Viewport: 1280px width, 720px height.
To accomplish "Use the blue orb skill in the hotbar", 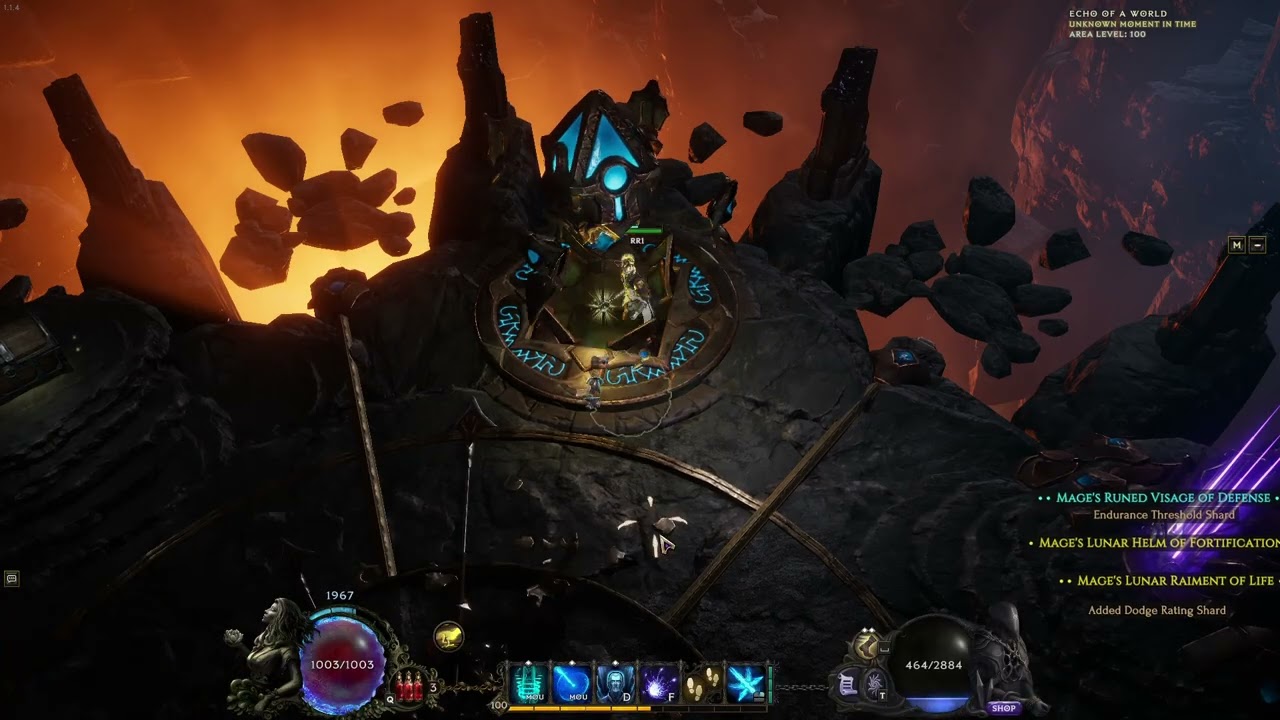I will click(x=572, y=684).
